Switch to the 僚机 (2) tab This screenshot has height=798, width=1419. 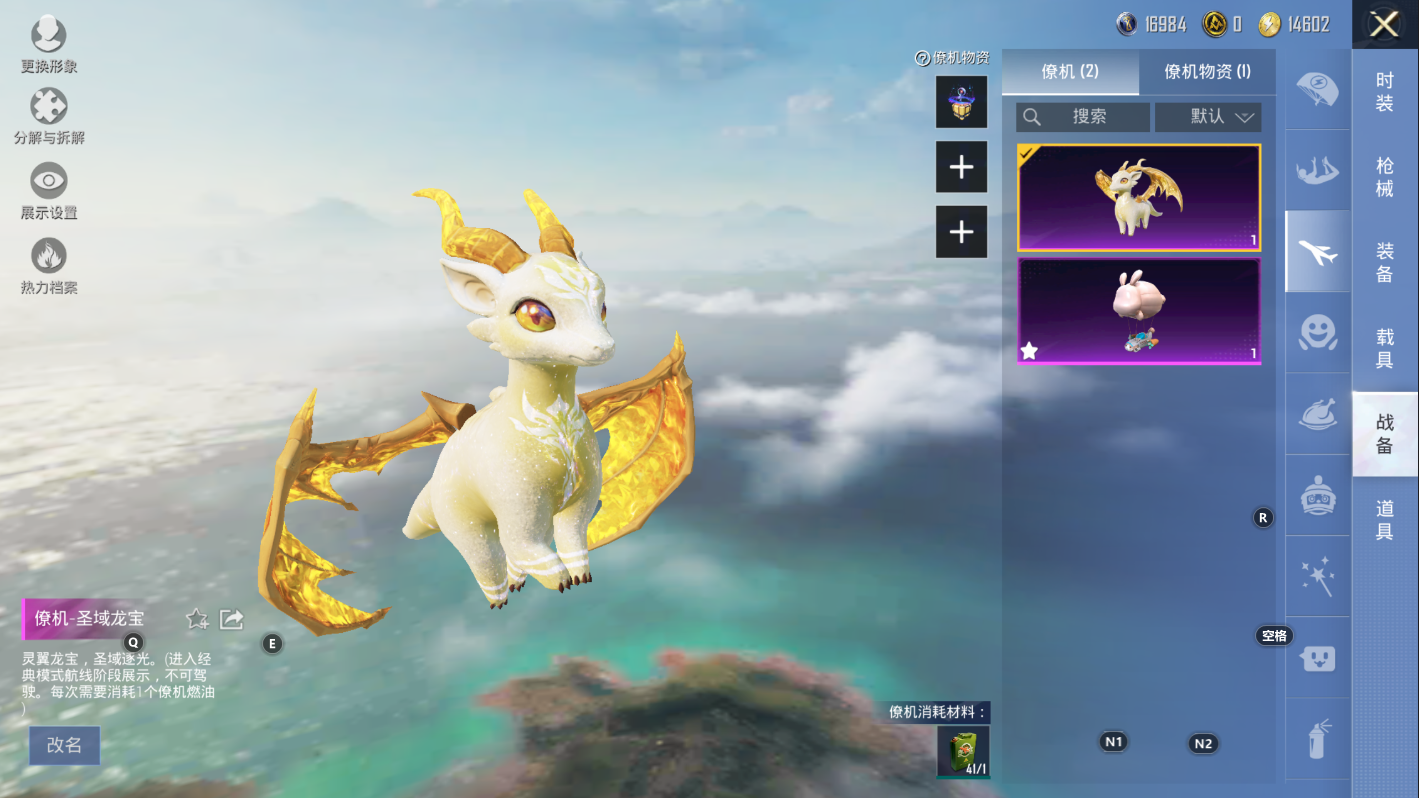[1070, 72]
